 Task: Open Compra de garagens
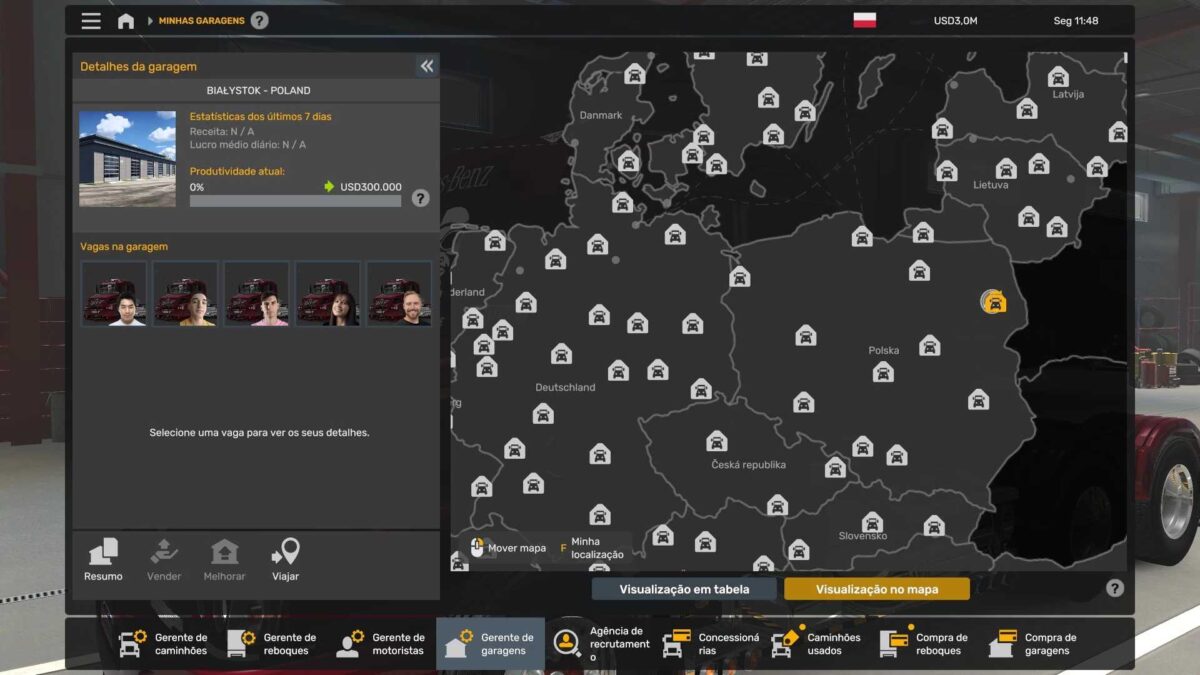tap(1033, 644)
